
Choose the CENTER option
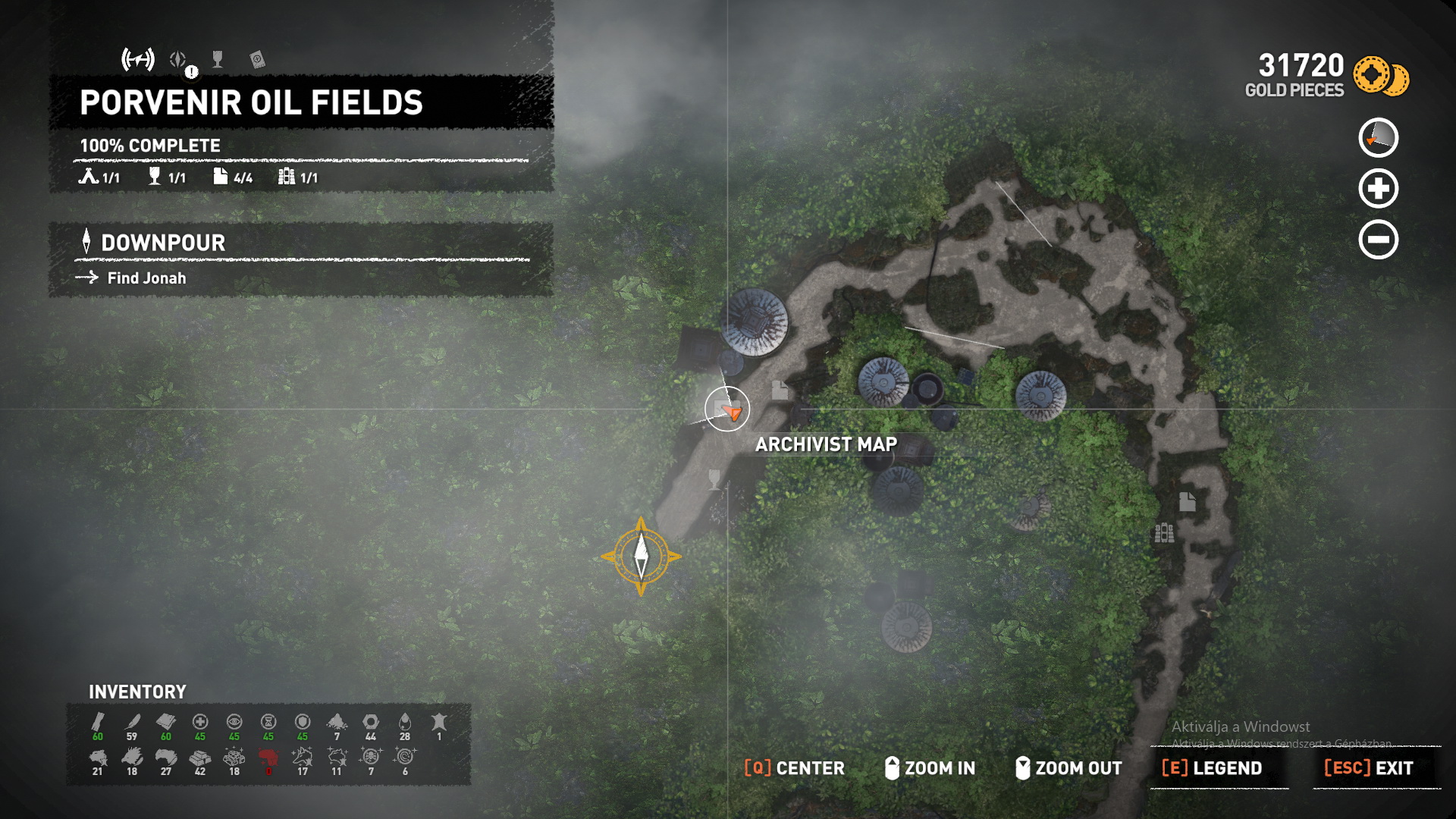794,768
